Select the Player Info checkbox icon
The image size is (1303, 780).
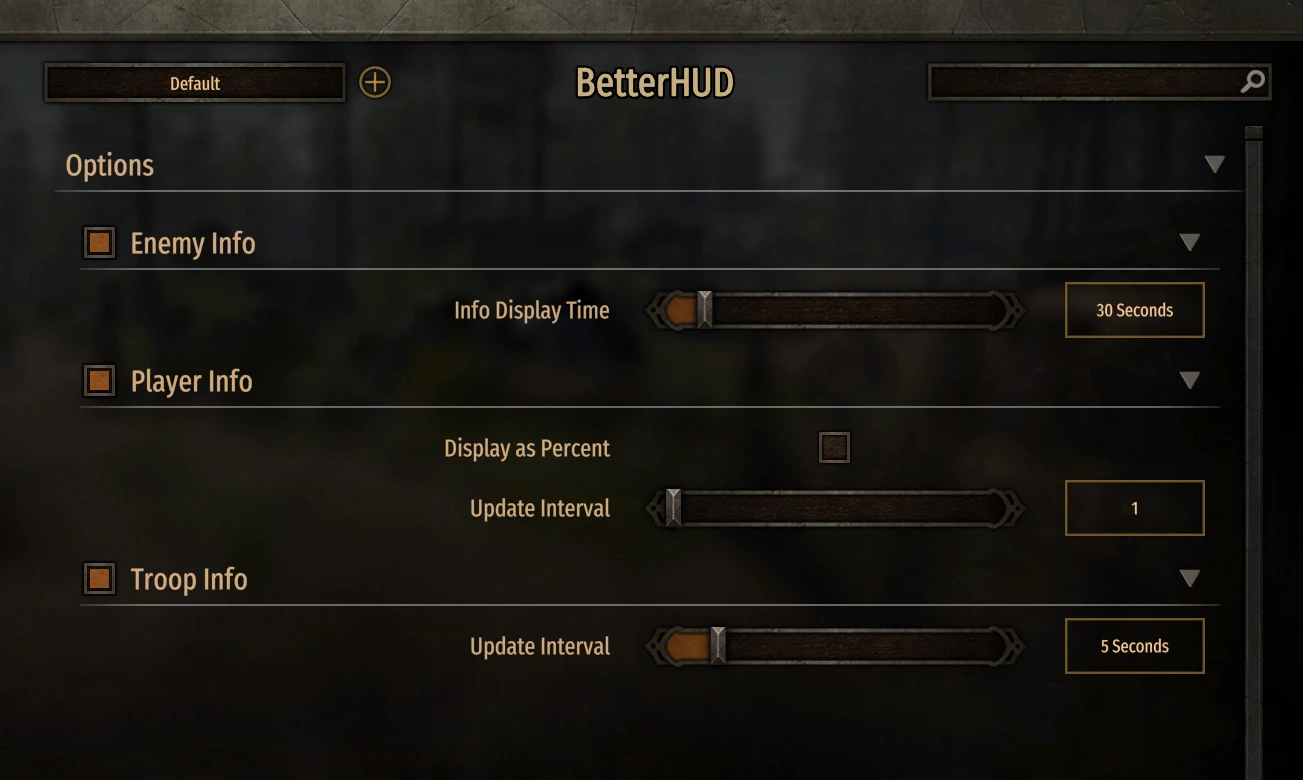[97, 380]
